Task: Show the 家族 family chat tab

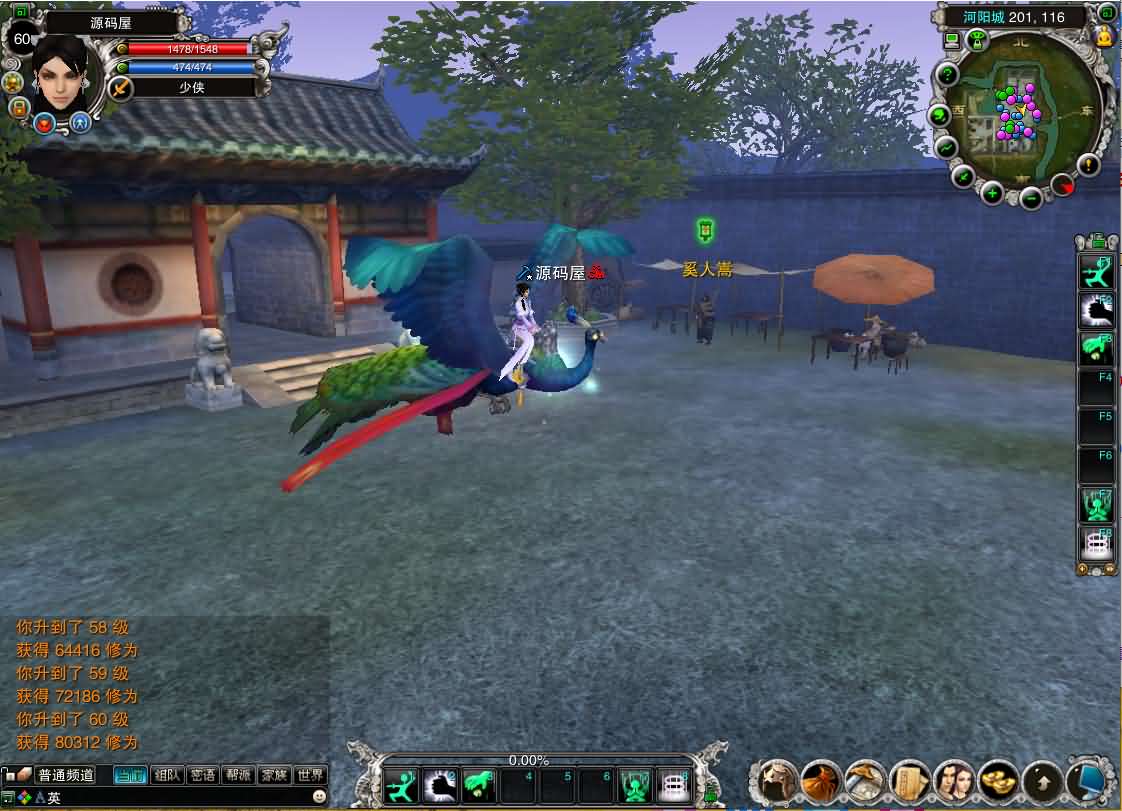Action: tap(274, 775)
